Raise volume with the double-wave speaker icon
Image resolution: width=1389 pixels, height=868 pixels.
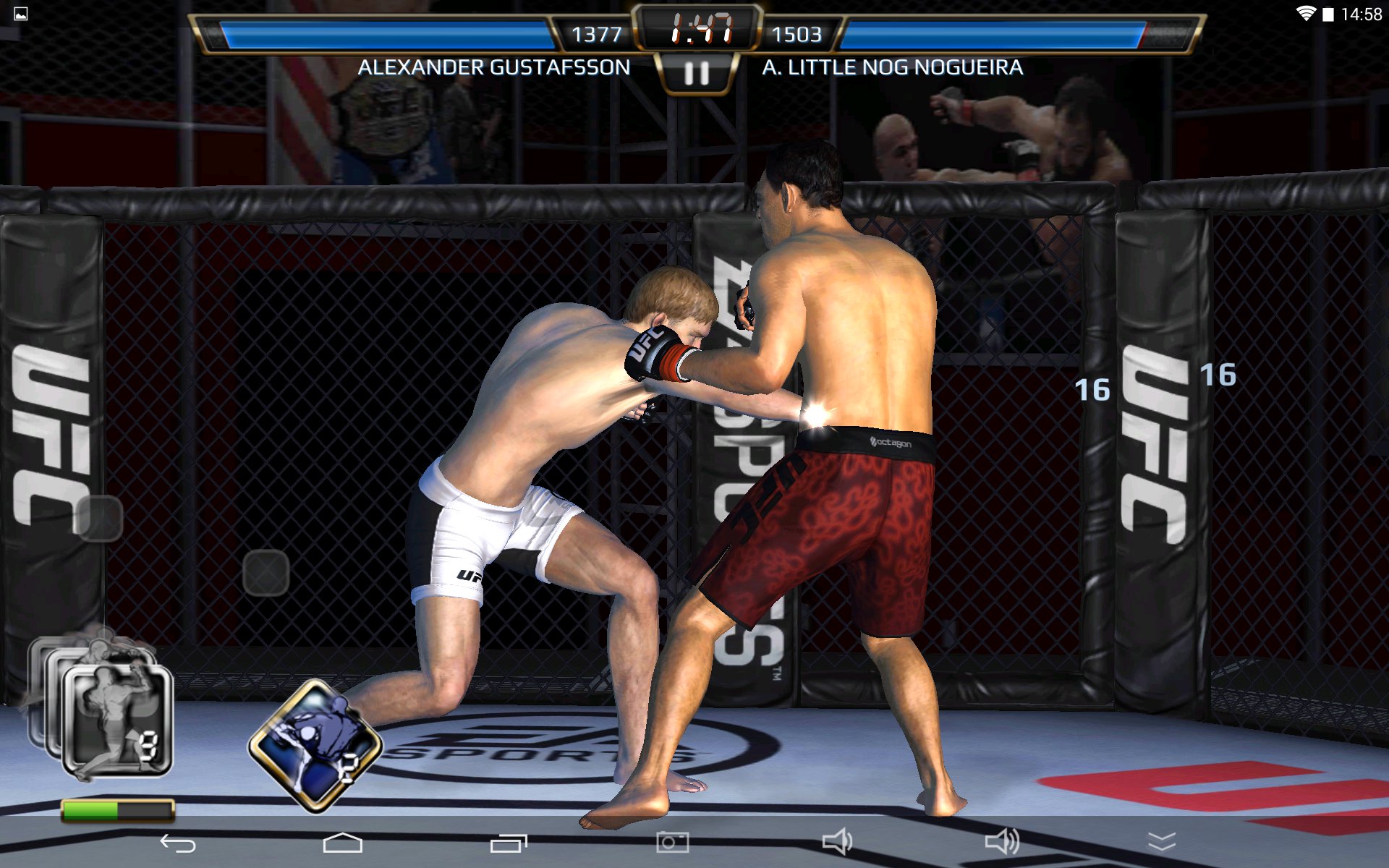(1002, 841)
